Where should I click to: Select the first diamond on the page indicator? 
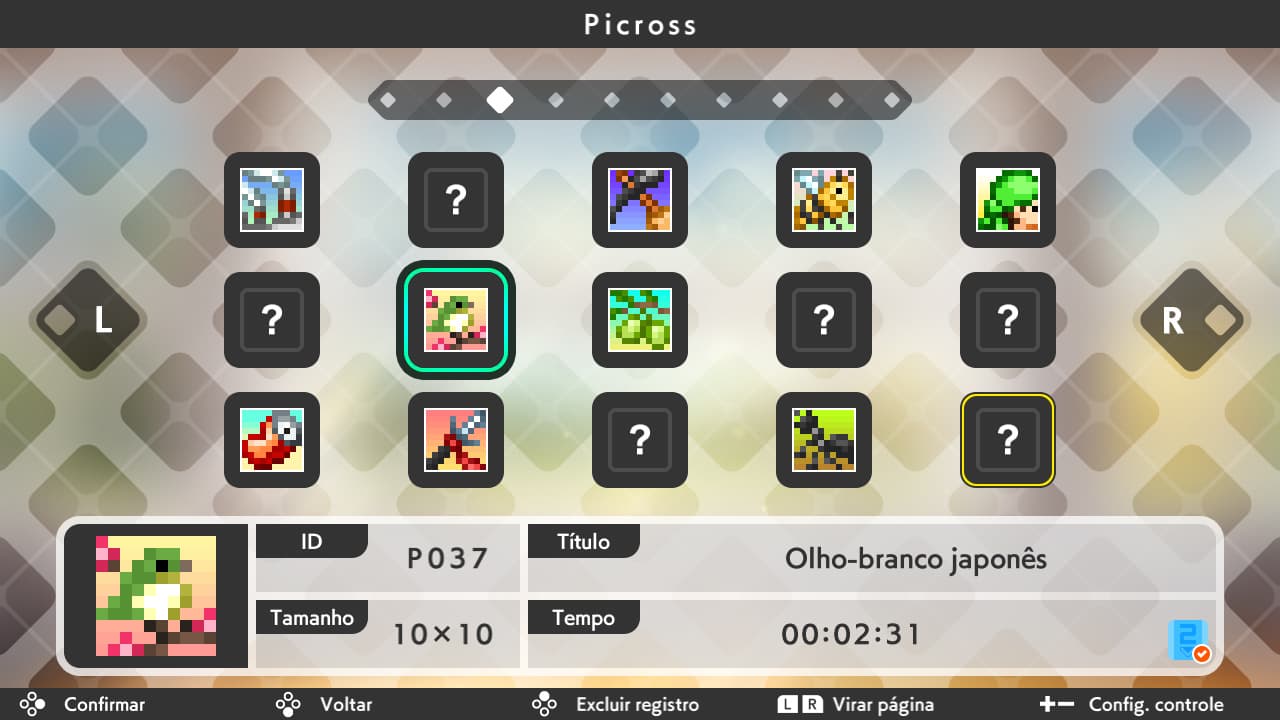pyautogui.click(x=389, y=100)
